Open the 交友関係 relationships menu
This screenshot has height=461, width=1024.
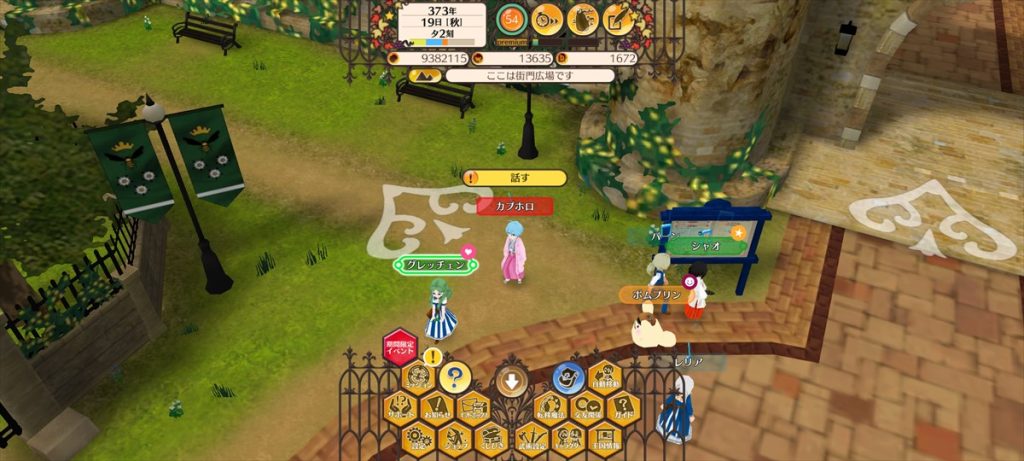(586, 408)
